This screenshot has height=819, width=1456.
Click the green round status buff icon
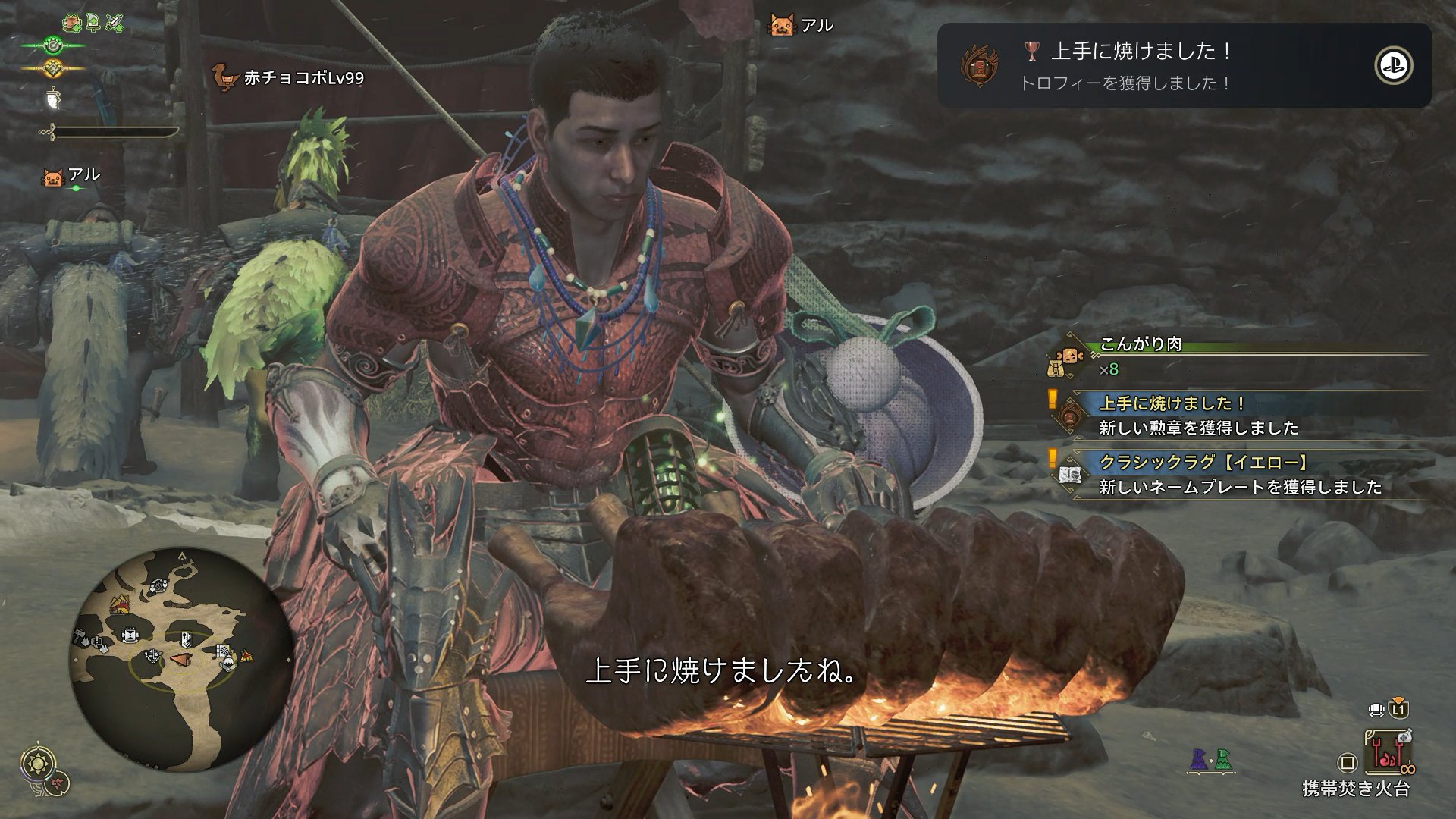(x=52, y=45)
